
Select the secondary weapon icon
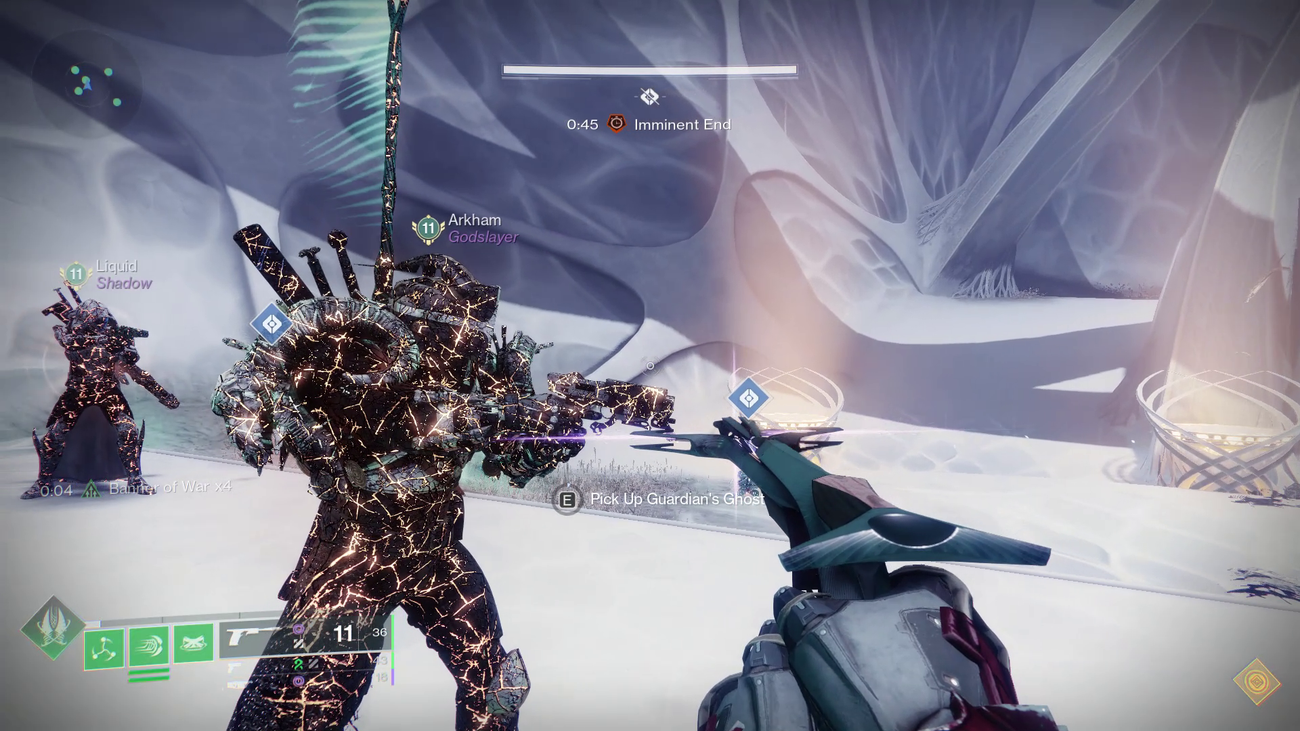[233, 668]
